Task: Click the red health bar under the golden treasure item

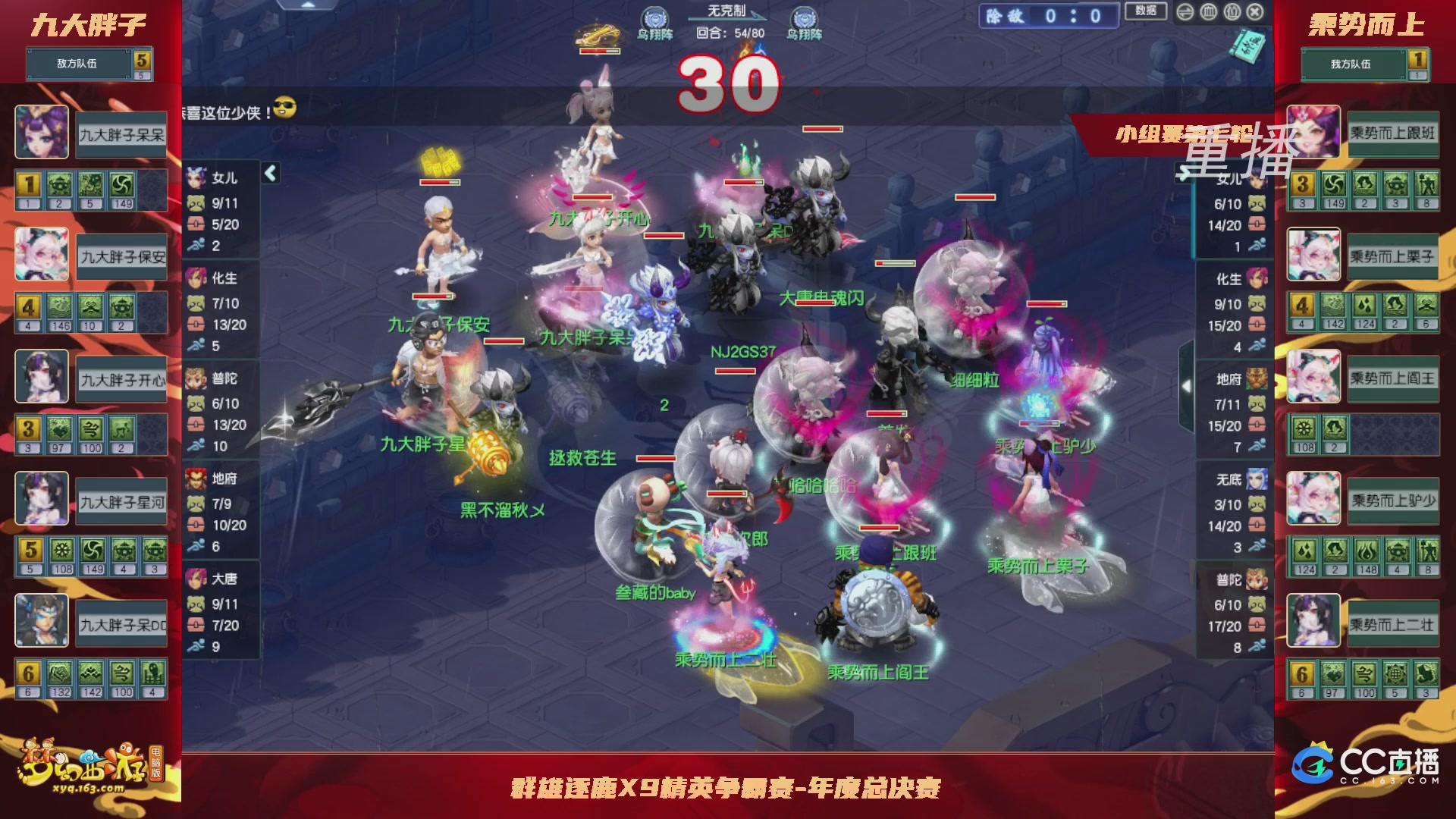Action: [598, 51]
